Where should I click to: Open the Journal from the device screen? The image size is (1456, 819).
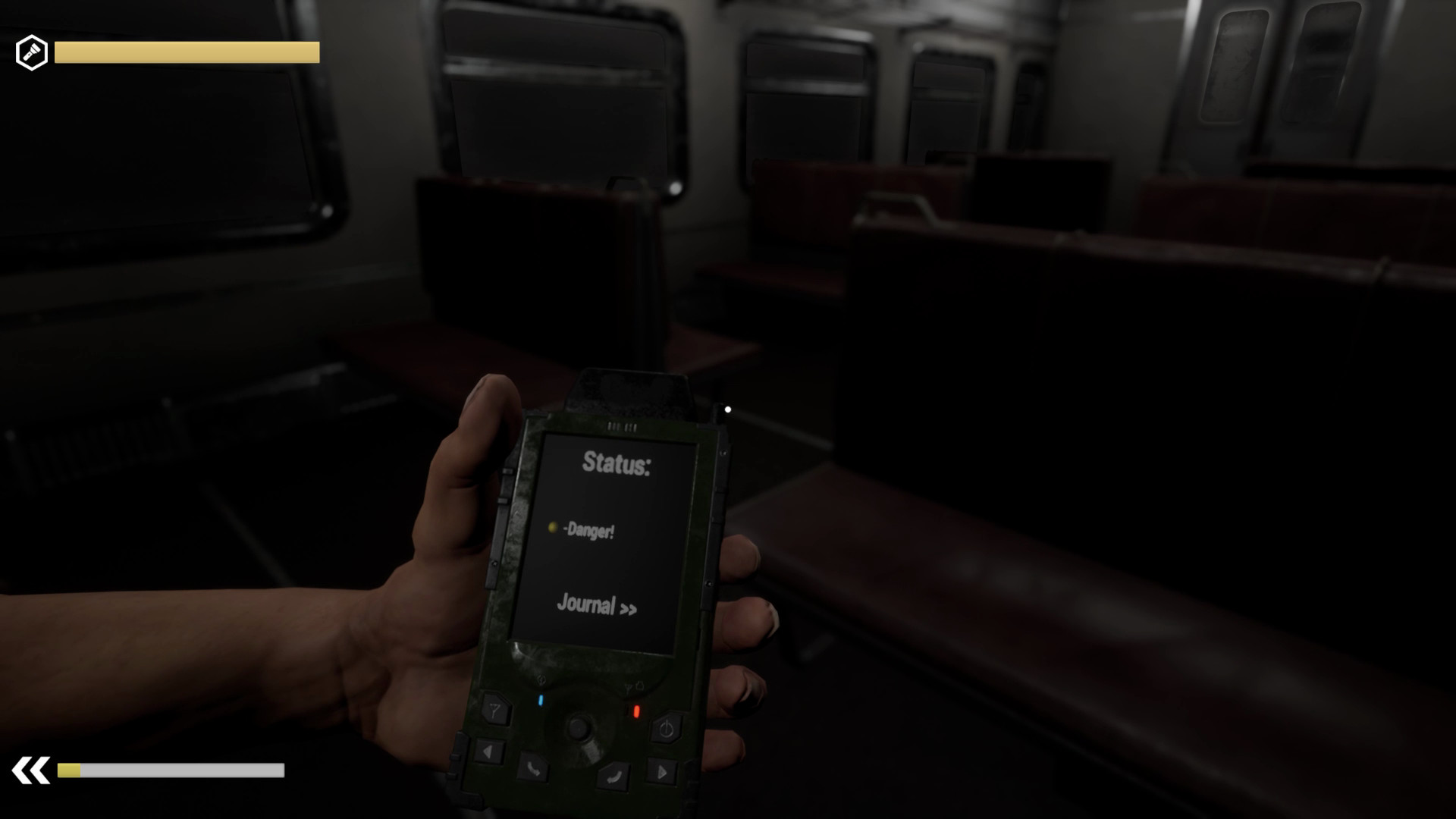(588, 604)
